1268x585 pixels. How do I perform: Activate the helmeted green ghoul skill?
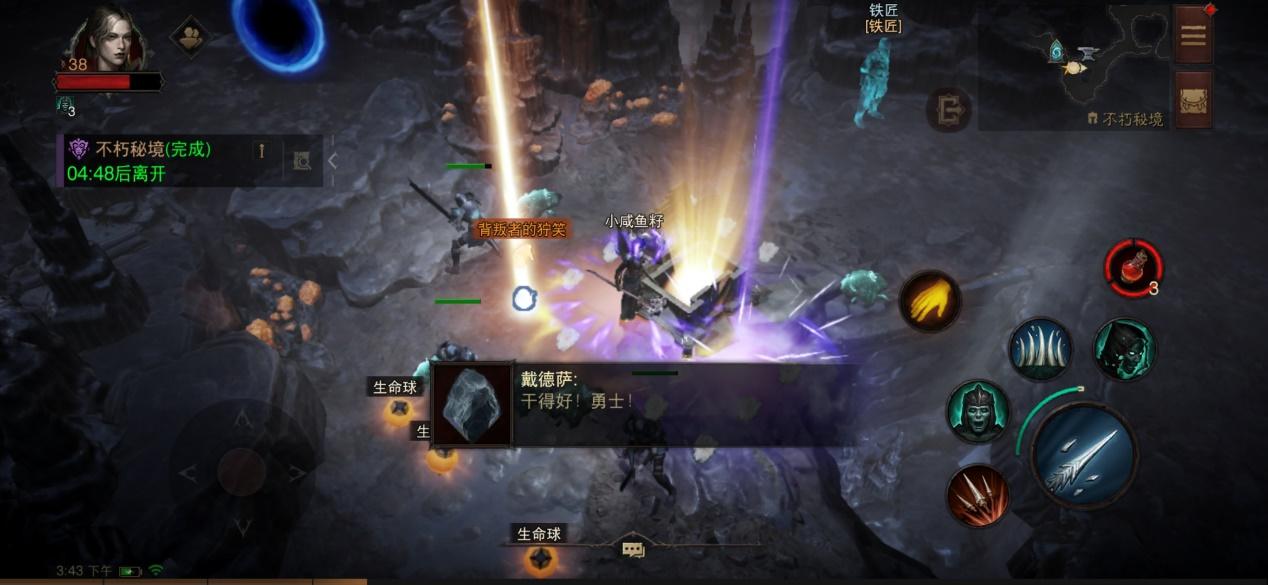click(977, 411)
